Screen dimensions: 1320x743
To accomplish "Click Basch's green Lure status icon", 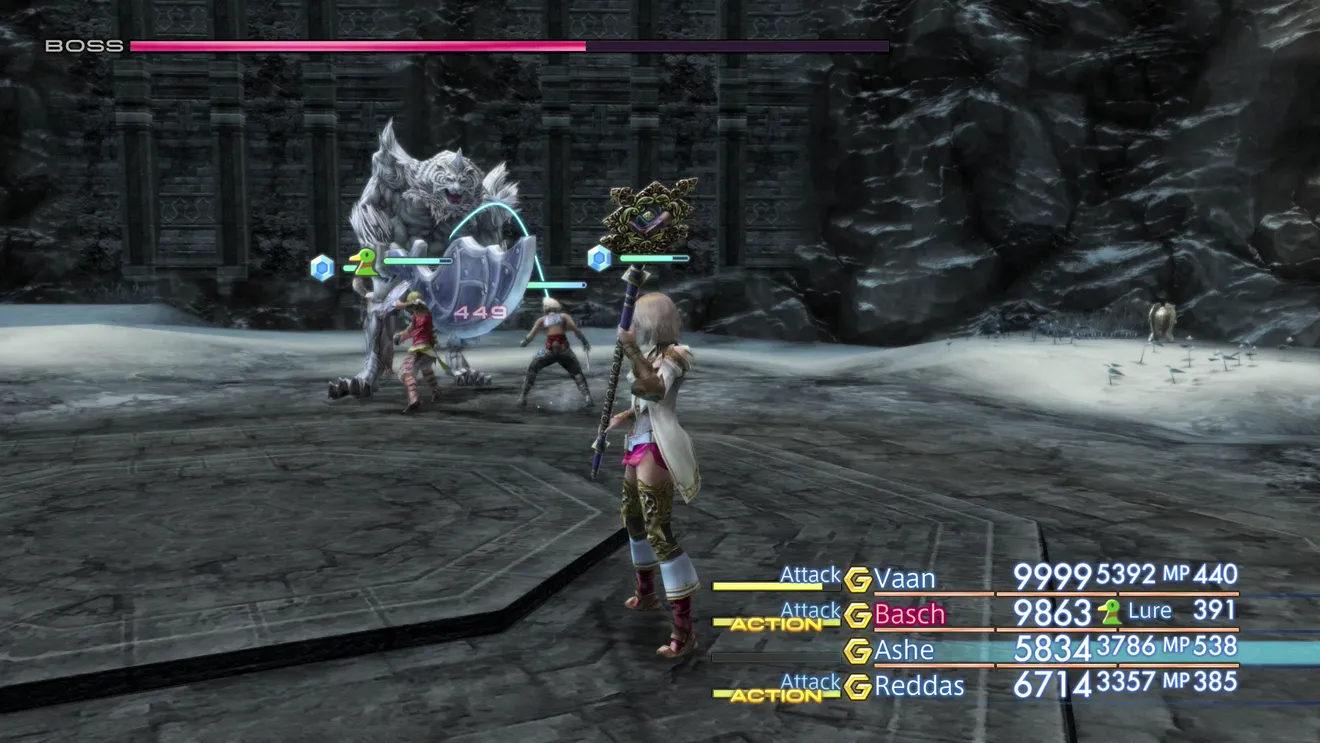I will coord(1108,612).
